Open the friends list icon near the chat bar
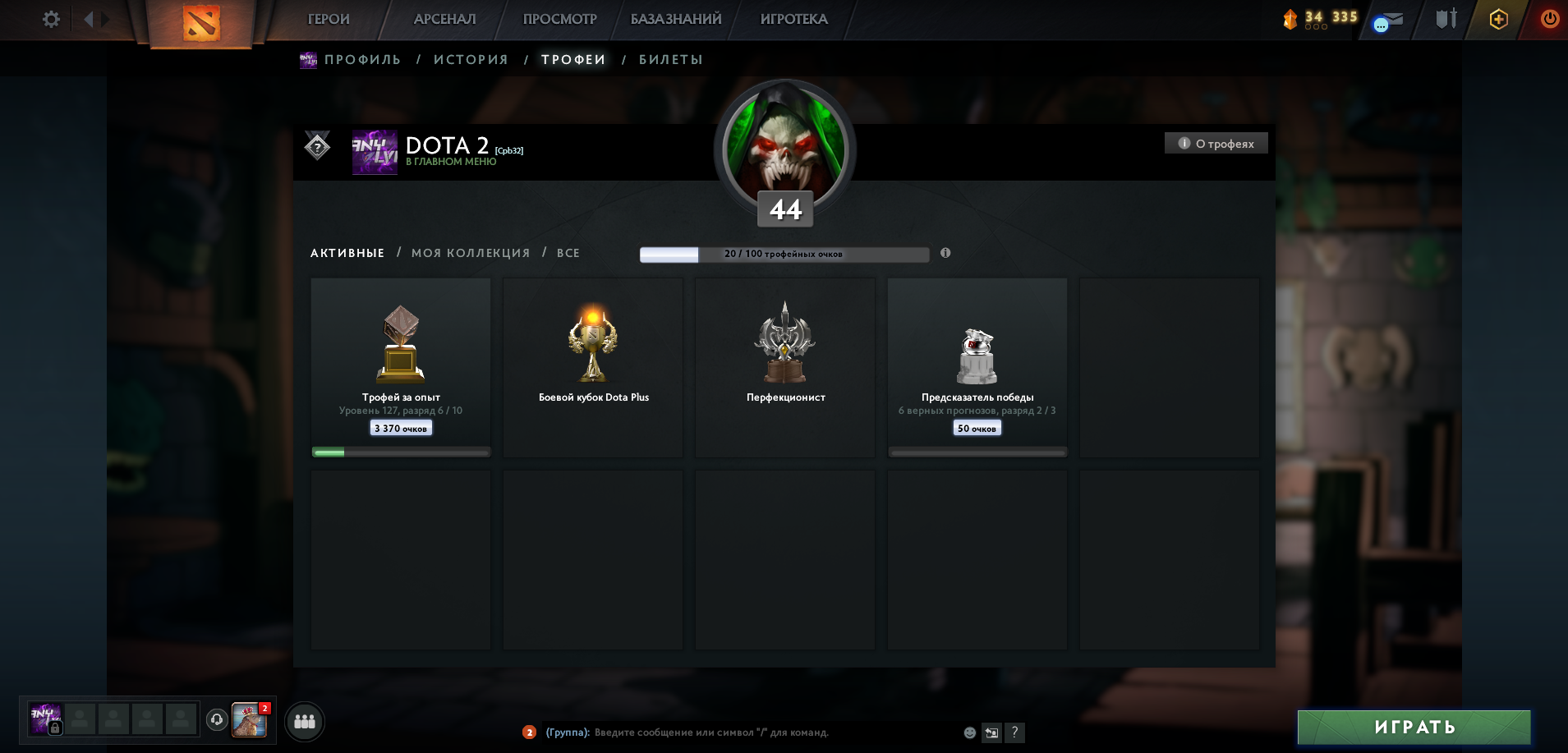This screenshot has width=1568, height=753. point(303,722)
